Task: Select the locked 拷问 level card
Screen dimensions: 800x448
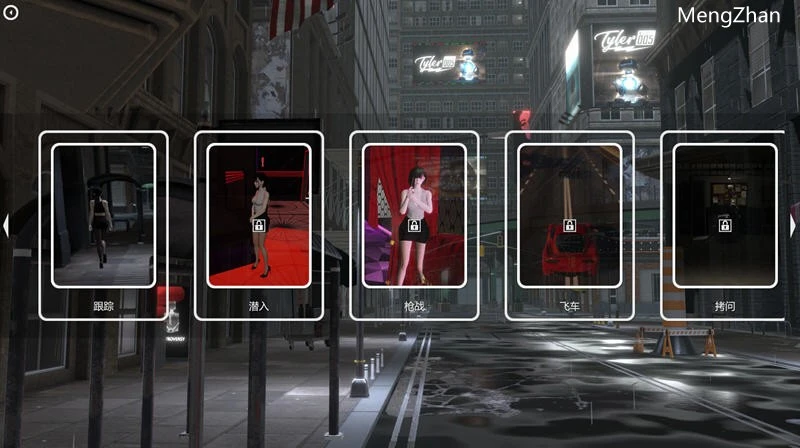Action: (x=725, y=225)
